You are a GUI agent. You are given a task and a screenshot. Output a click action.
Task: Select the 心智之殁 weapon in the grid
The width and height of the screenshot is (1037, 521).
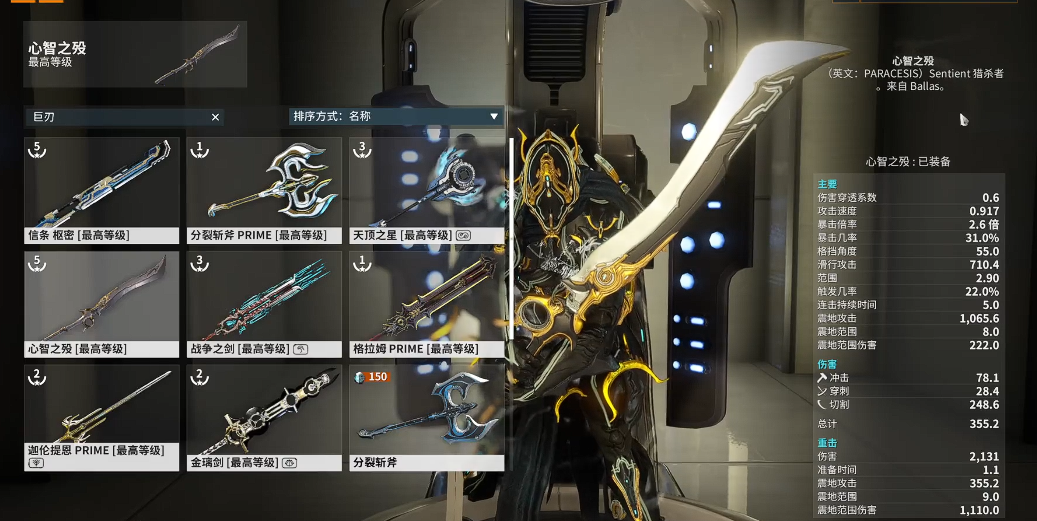pos(102,304)
